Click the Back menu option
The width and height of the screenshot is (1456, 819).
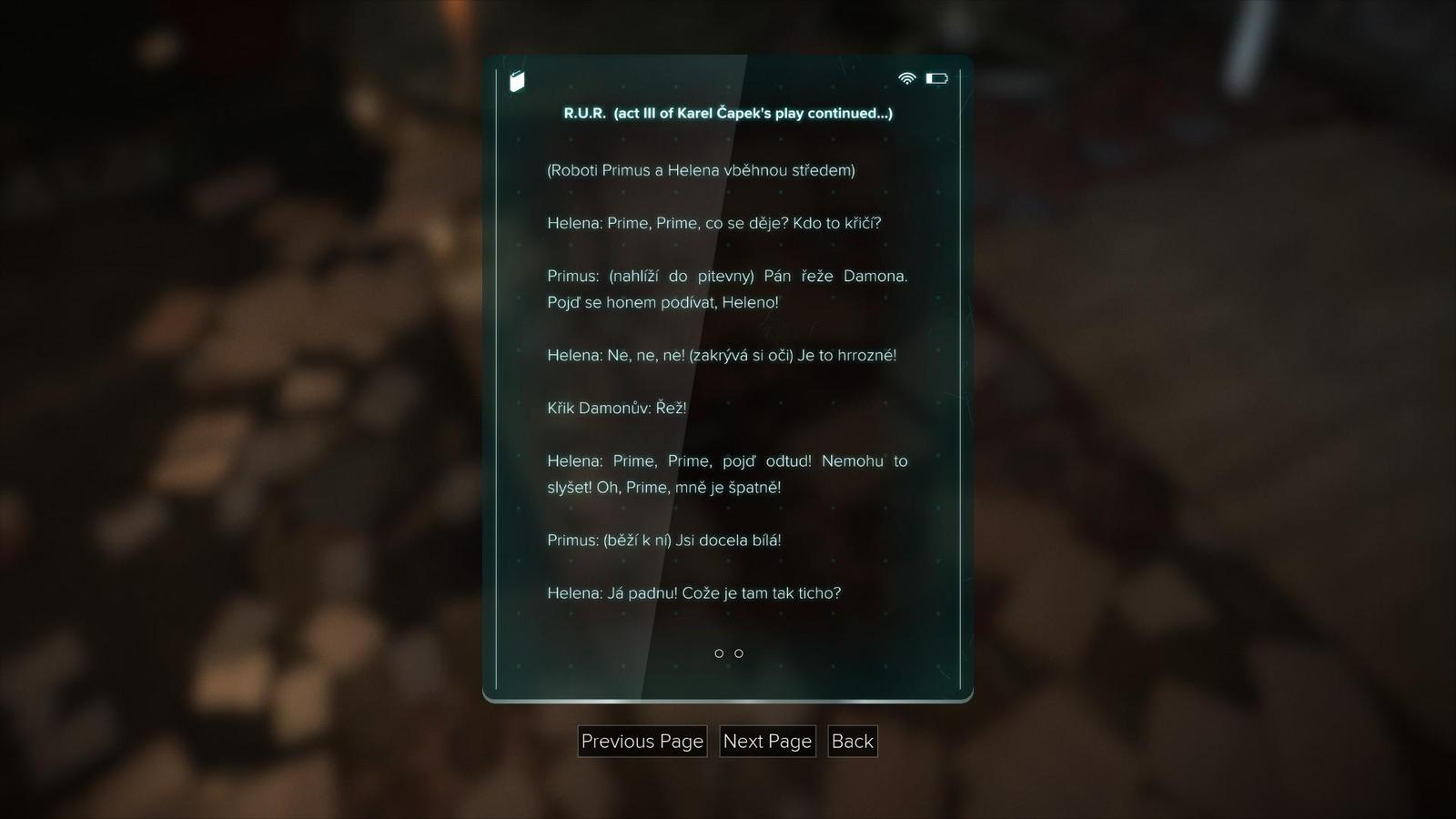tap(852, 741)
